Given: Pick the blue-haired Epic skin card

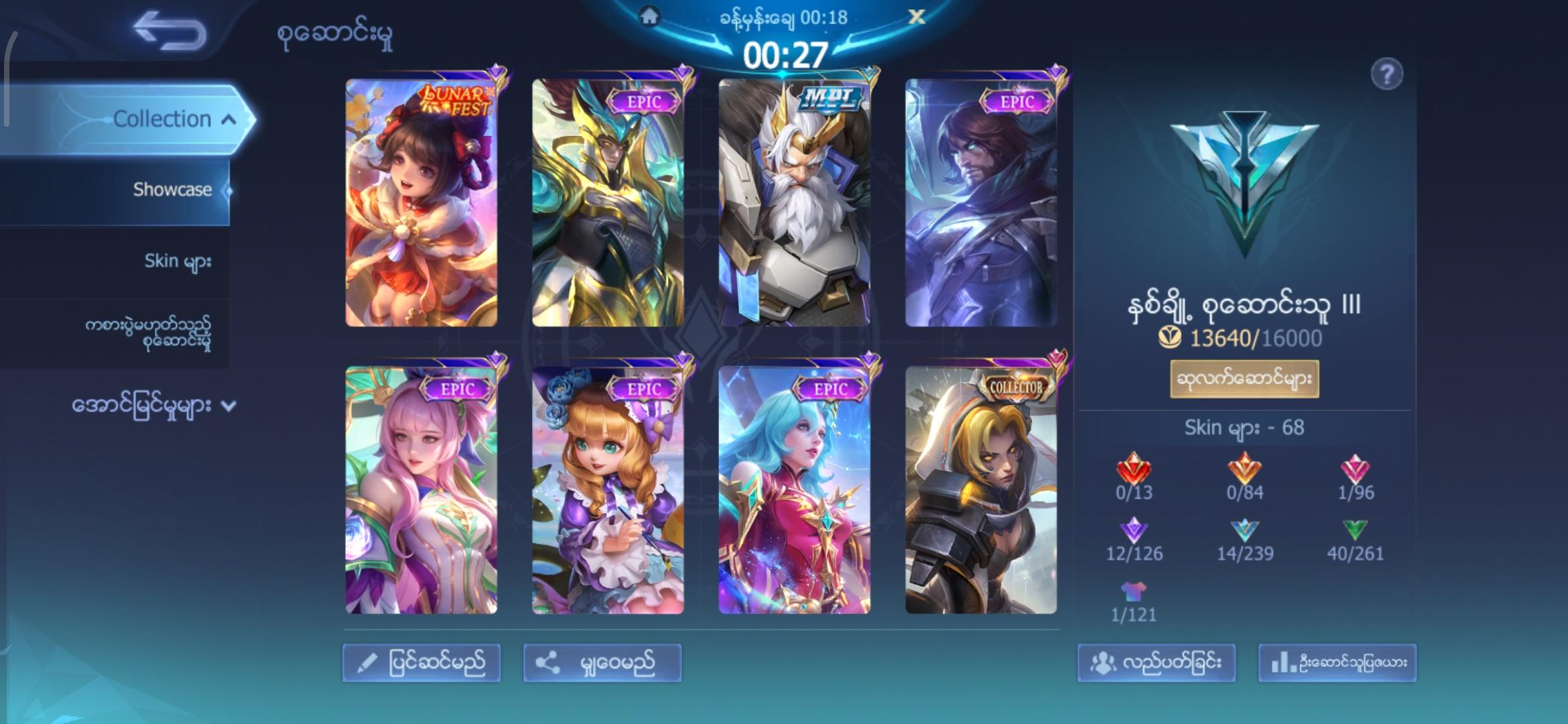Looking at the screenshot, I should point(794,489).
